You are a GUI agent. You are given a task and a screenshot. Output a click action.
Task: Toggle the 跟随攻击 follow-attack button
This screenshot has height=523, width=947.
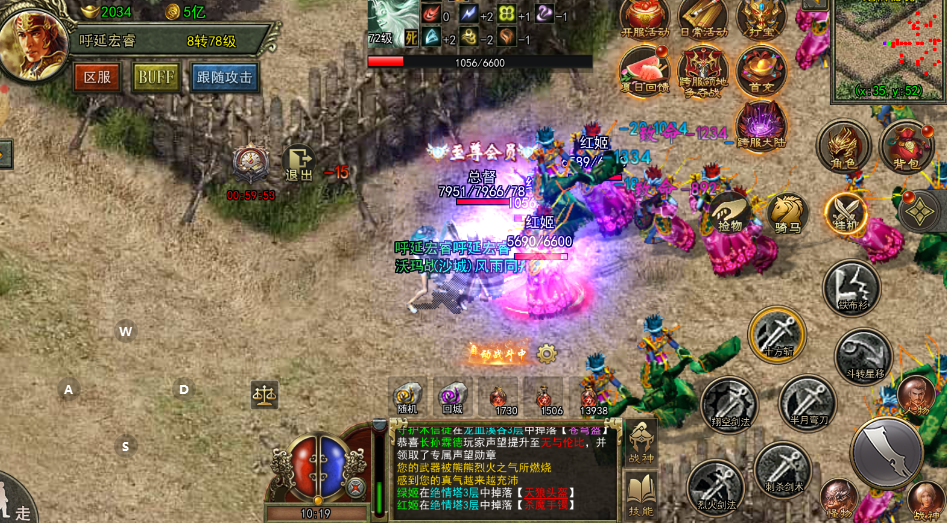click(225, 77)
